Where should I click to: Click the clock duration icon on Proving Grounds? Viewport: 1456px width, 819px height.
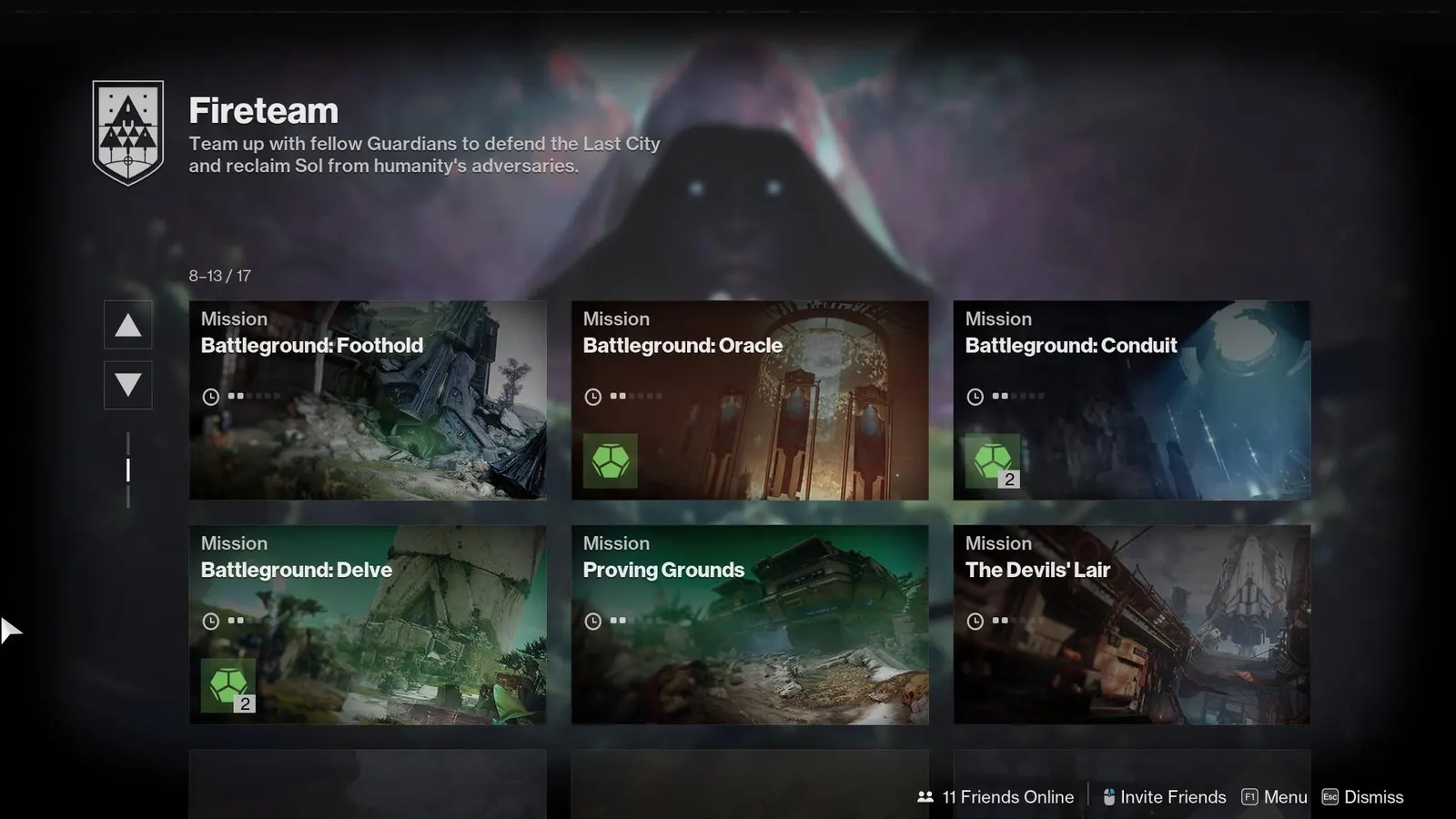[x=592, y=620]
